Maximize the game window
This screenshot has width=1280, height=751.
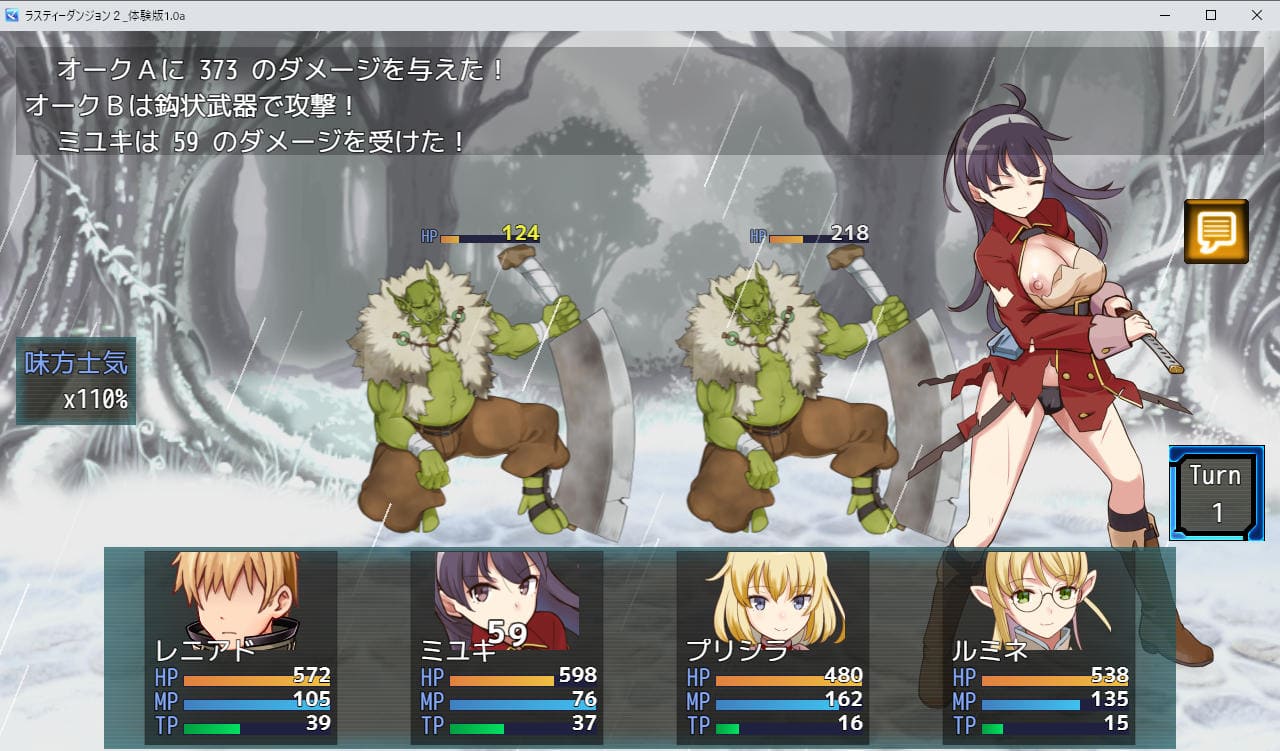(1211, 15)
